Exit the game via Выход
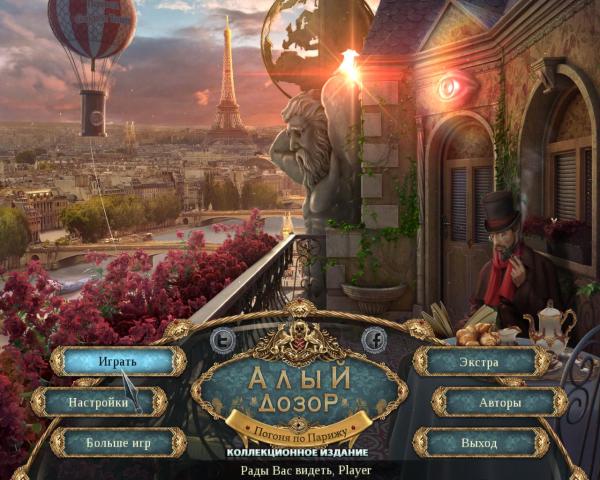Image resolution: width=600 pixels, height=480 pixels. pos(480,442)
